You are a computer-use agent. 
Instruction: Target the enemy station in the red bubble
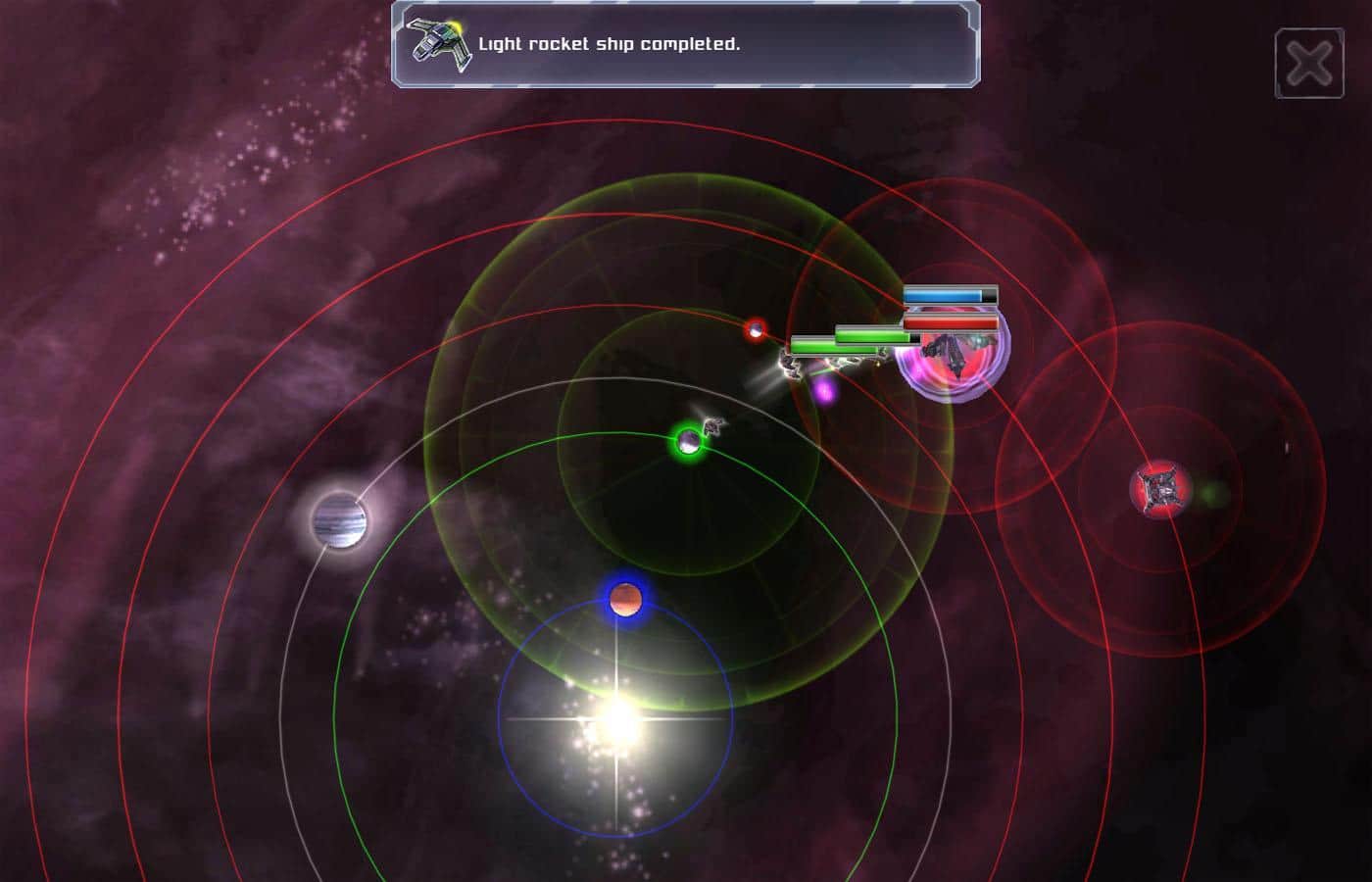tap(1160, 489)
